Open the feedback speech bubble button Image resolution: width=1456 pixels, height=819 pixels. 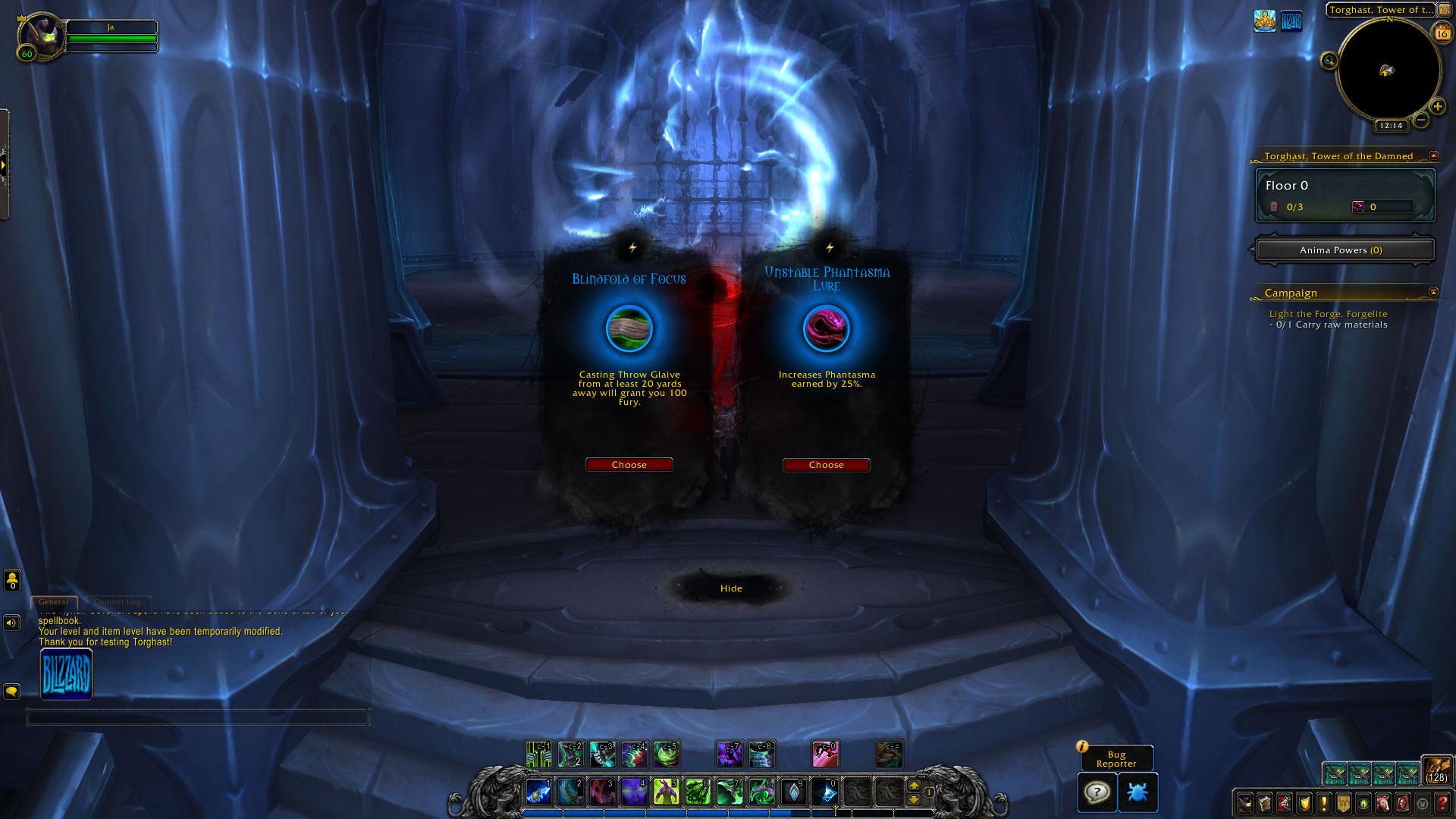point(1097,792)
